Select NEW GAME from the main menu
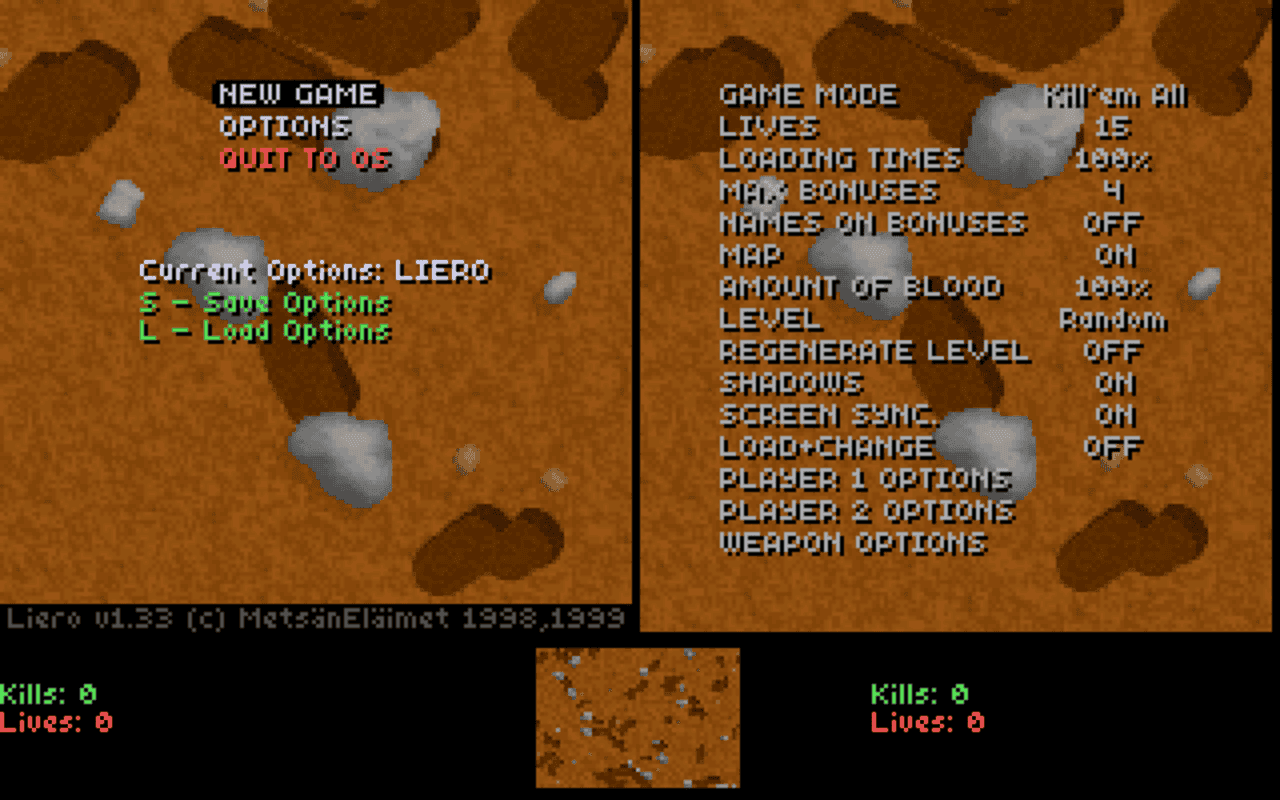 point(298,96)
